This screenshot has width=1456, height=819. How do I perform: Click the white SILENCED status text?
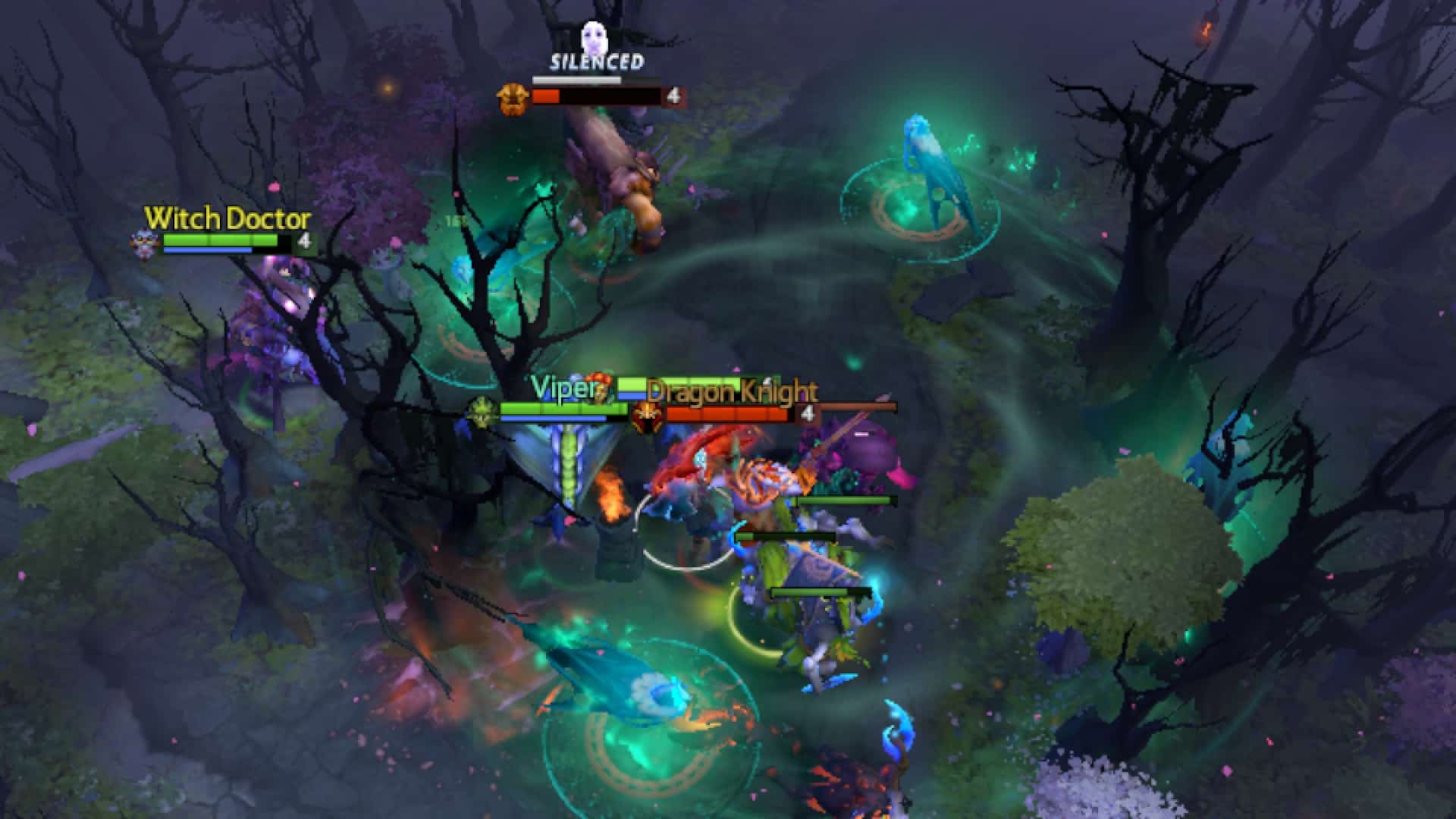(595, 62)
